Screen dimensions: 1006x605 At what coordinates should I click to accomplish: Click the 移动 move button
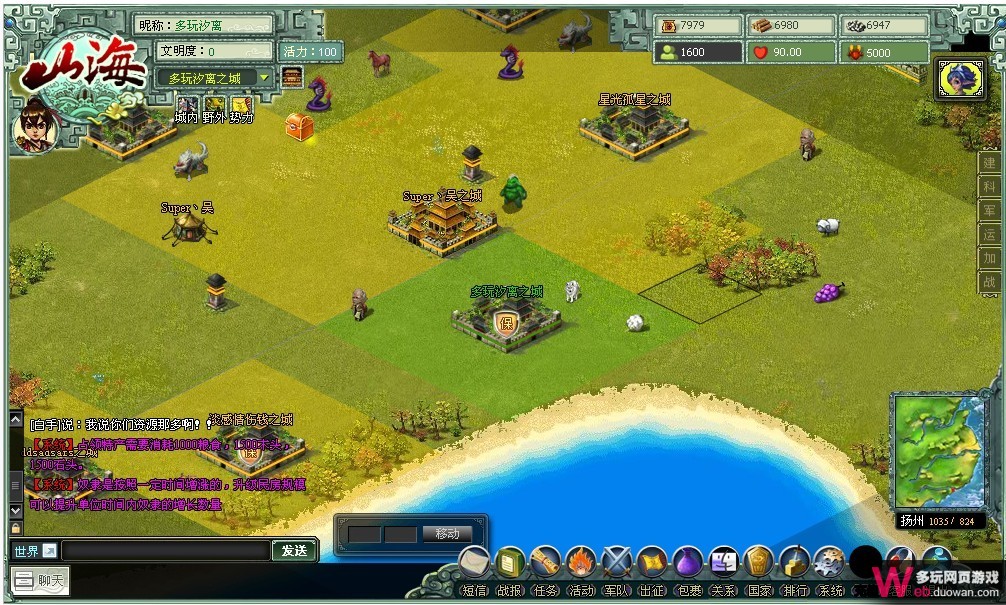[446, 534]
